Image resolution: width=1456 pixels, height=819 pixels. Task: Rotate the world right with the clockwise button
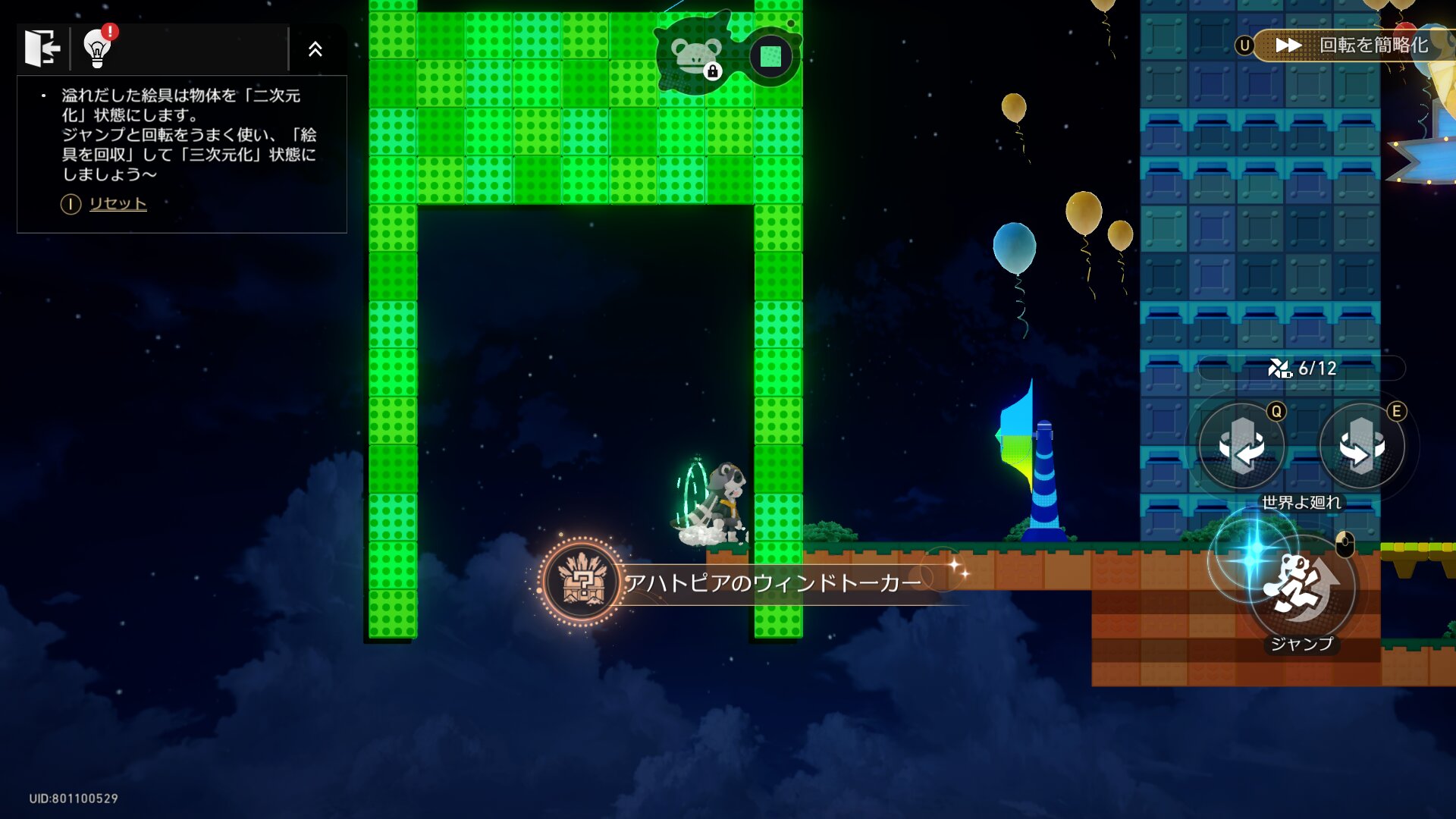[1361, 447]
